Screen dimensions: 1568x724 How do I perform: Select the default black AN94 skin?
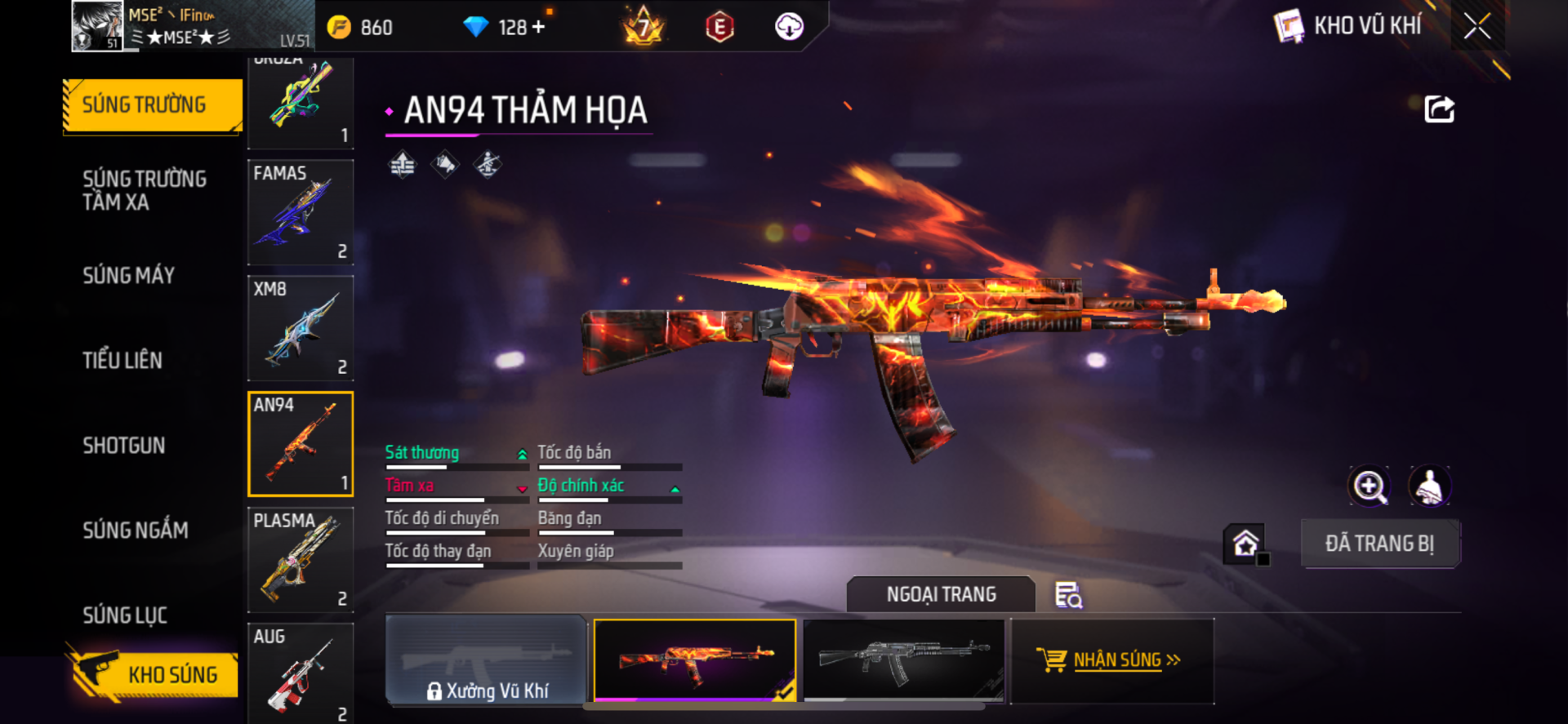point(904,660)
